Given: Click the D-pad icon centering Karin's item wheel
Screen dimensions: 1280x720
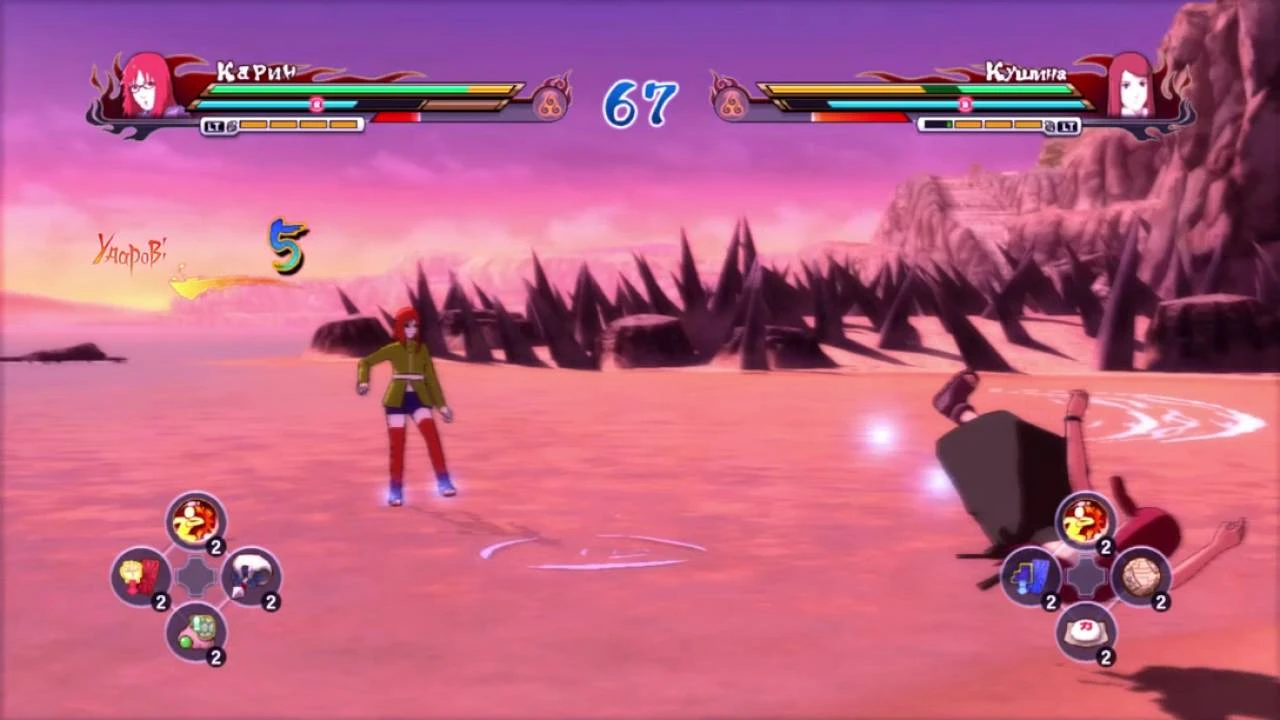Looking at the screenshot, I should pos(194,576).
